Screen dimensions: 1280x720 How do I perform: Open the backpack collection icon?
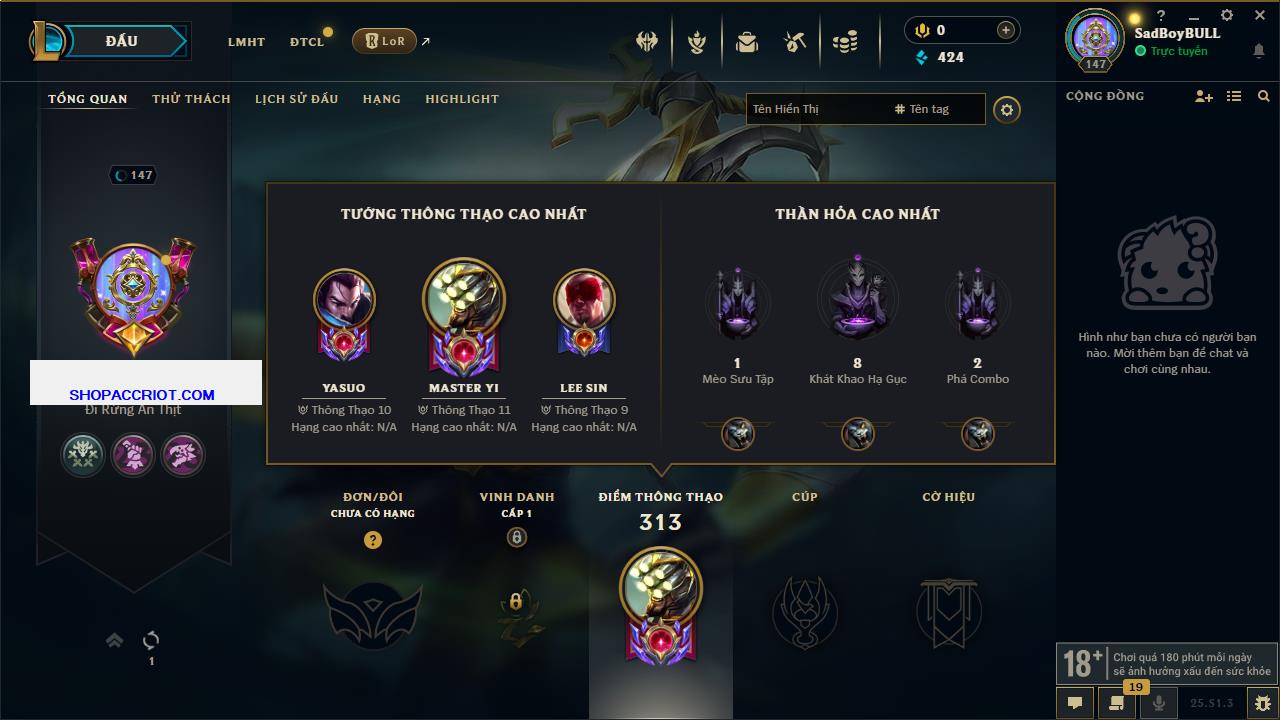click(x=747, y=42)
